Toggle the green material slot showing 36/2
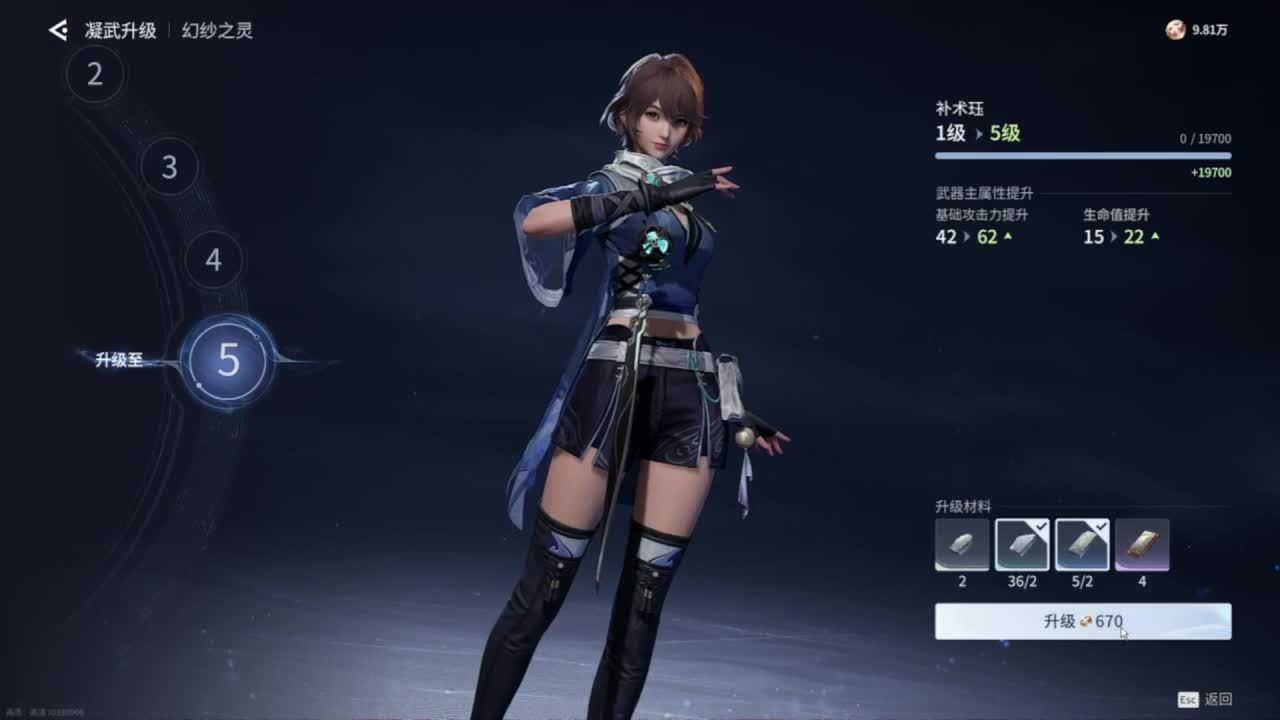 1022,545
